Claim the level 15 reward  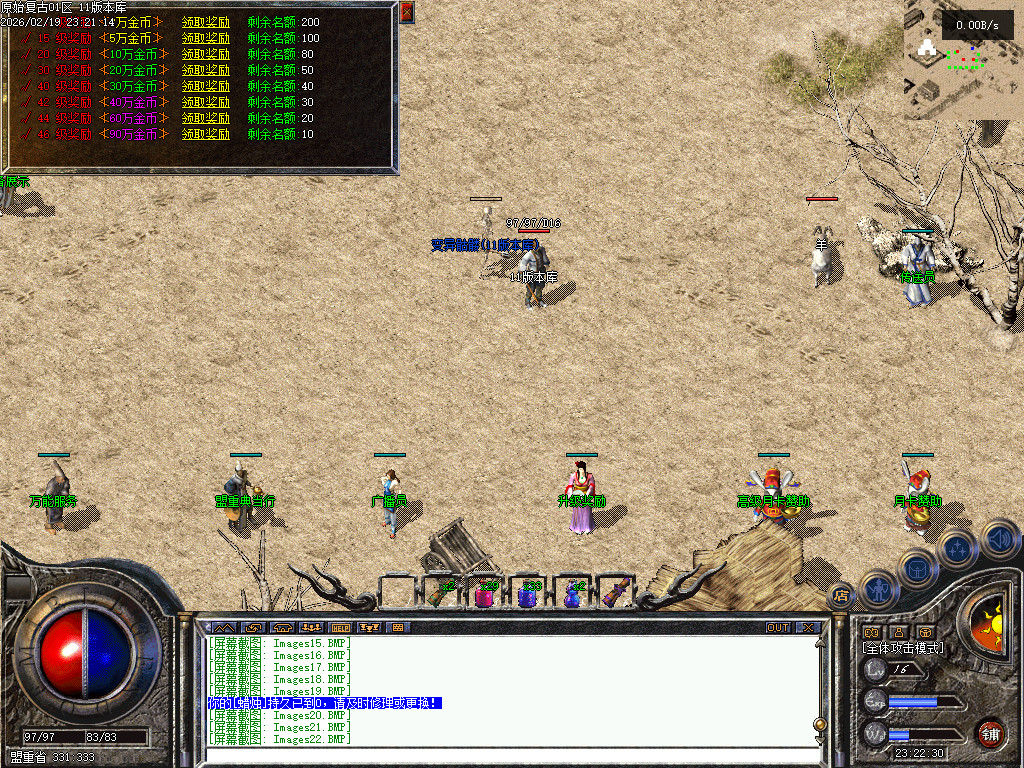point(206,38)
